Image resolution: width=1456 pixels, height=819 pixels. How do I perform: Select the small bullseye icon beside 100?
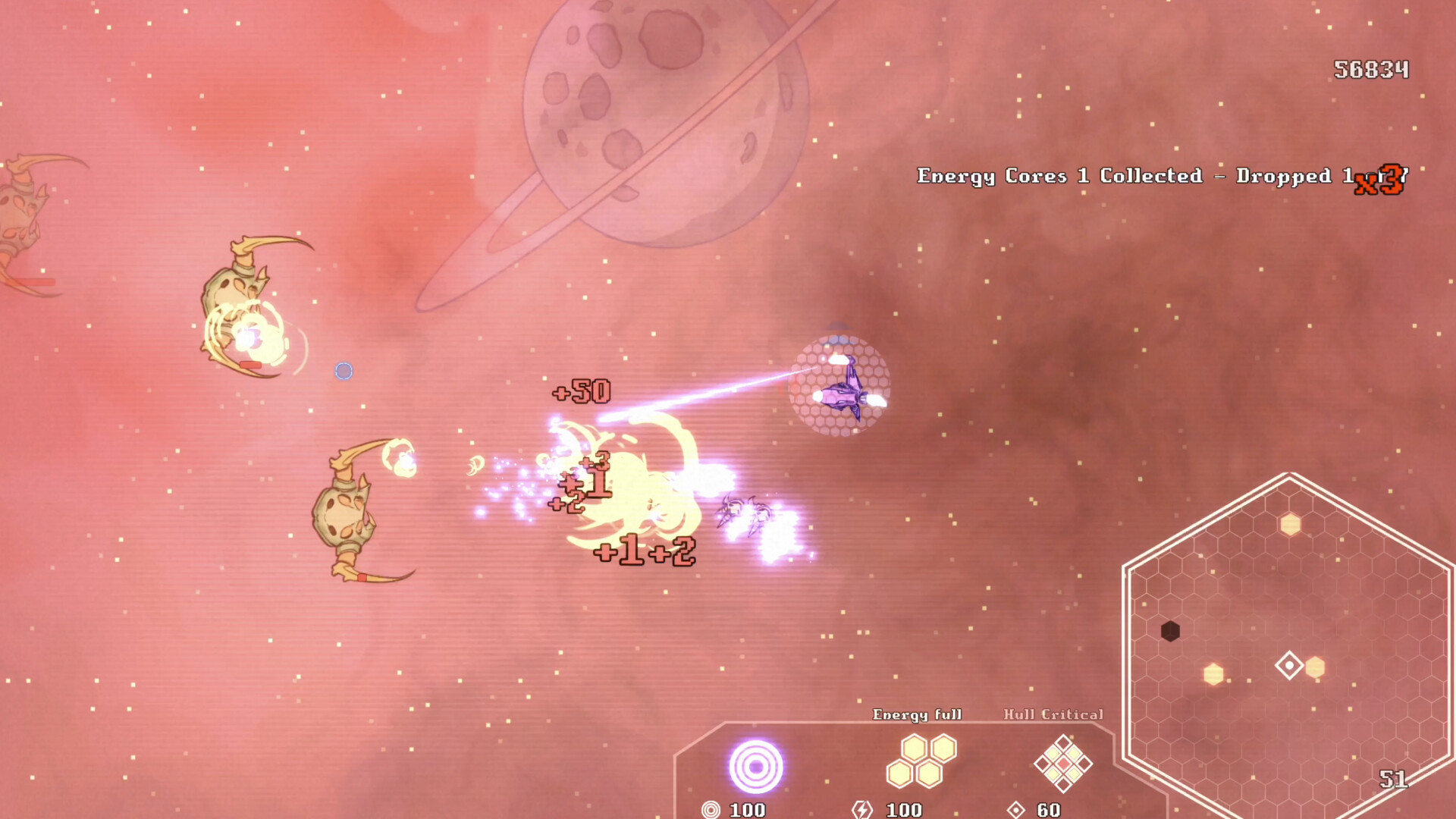tap(711, 811)
